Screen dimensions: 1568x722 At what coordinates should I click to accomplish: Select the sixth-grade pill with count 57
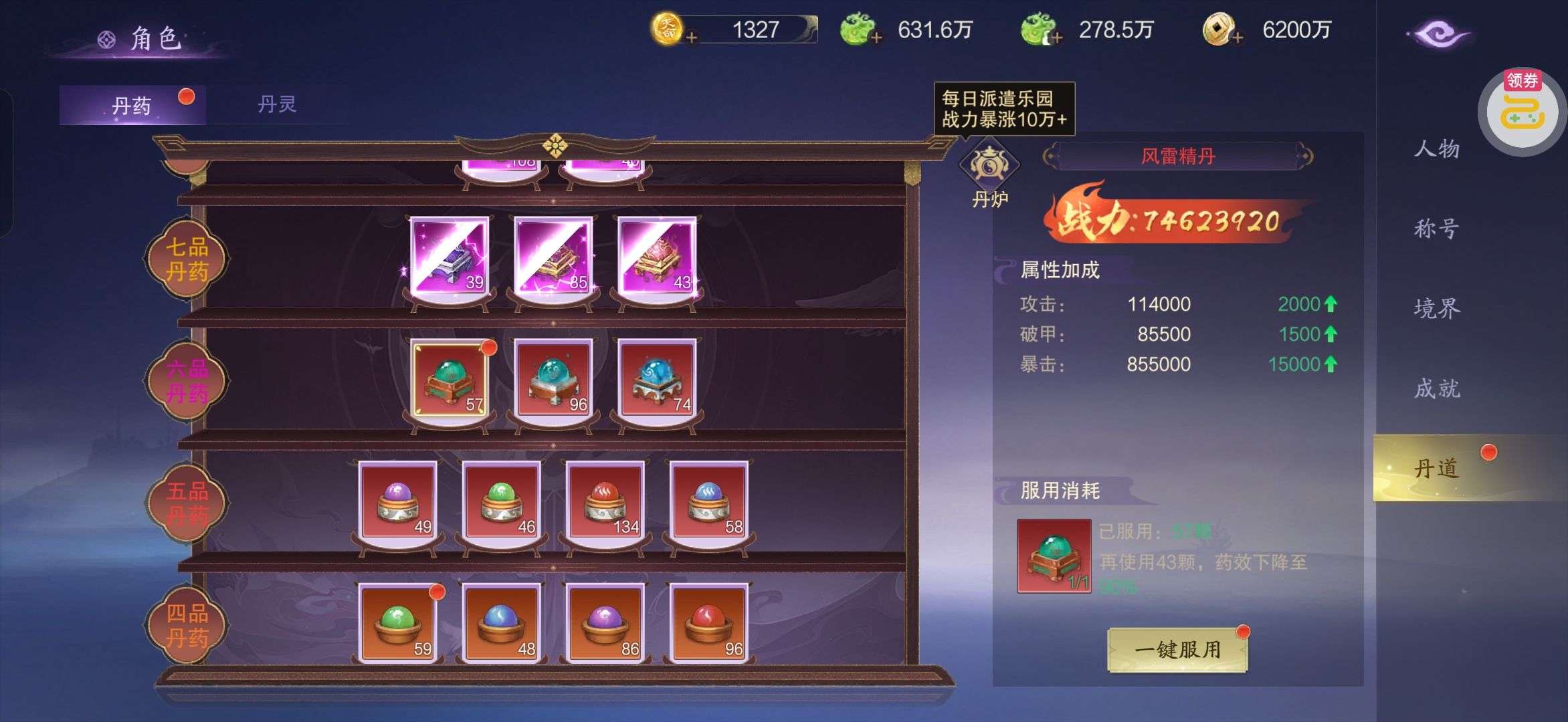pyautogui.click(x=450, y=379)
